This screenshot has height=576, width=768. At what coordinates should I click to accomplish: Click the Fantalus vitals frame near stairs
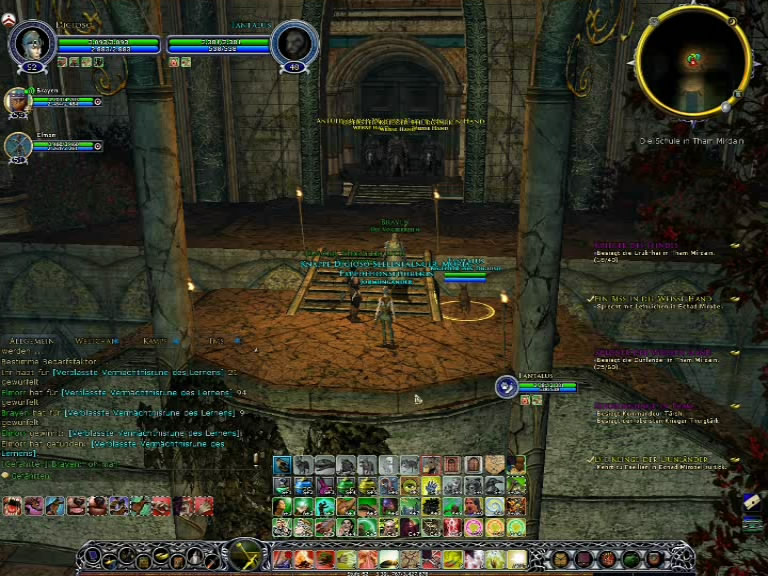tap(537, 385)
